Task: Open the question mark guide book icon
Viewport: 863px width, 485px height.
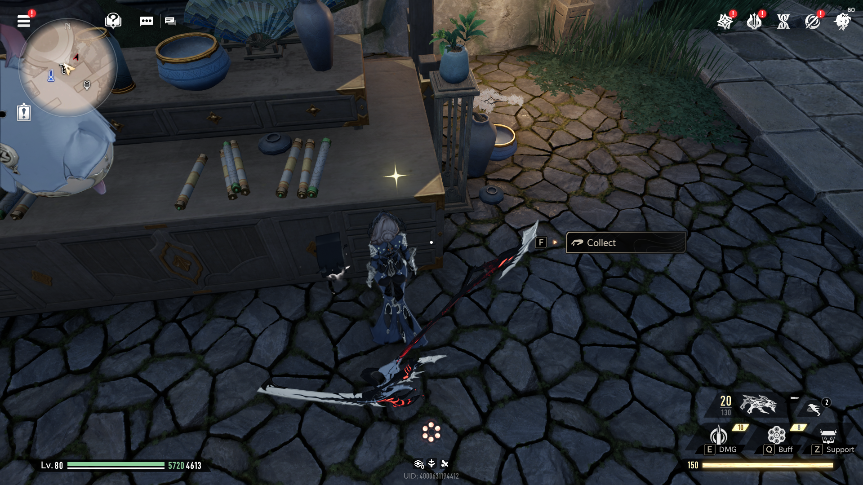Action: 114,20
